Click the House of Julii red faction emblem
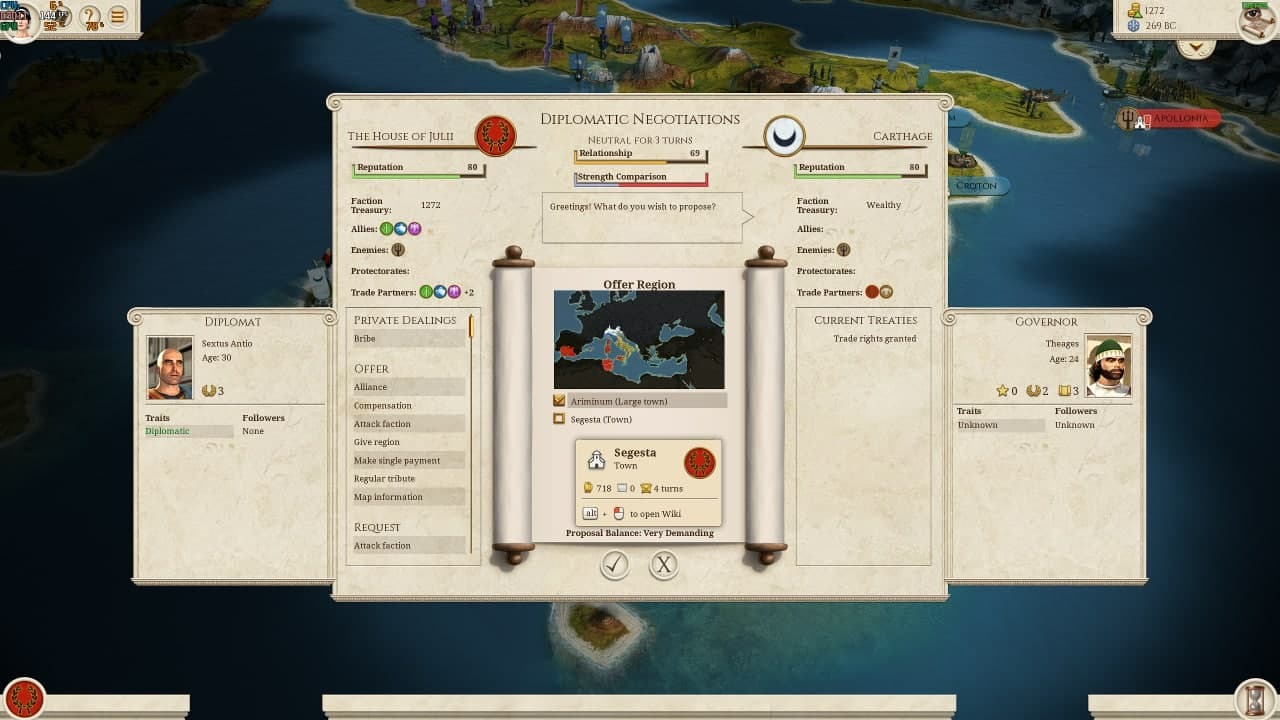The width and height of the screenshot is (1280, 720). (497, 137)
